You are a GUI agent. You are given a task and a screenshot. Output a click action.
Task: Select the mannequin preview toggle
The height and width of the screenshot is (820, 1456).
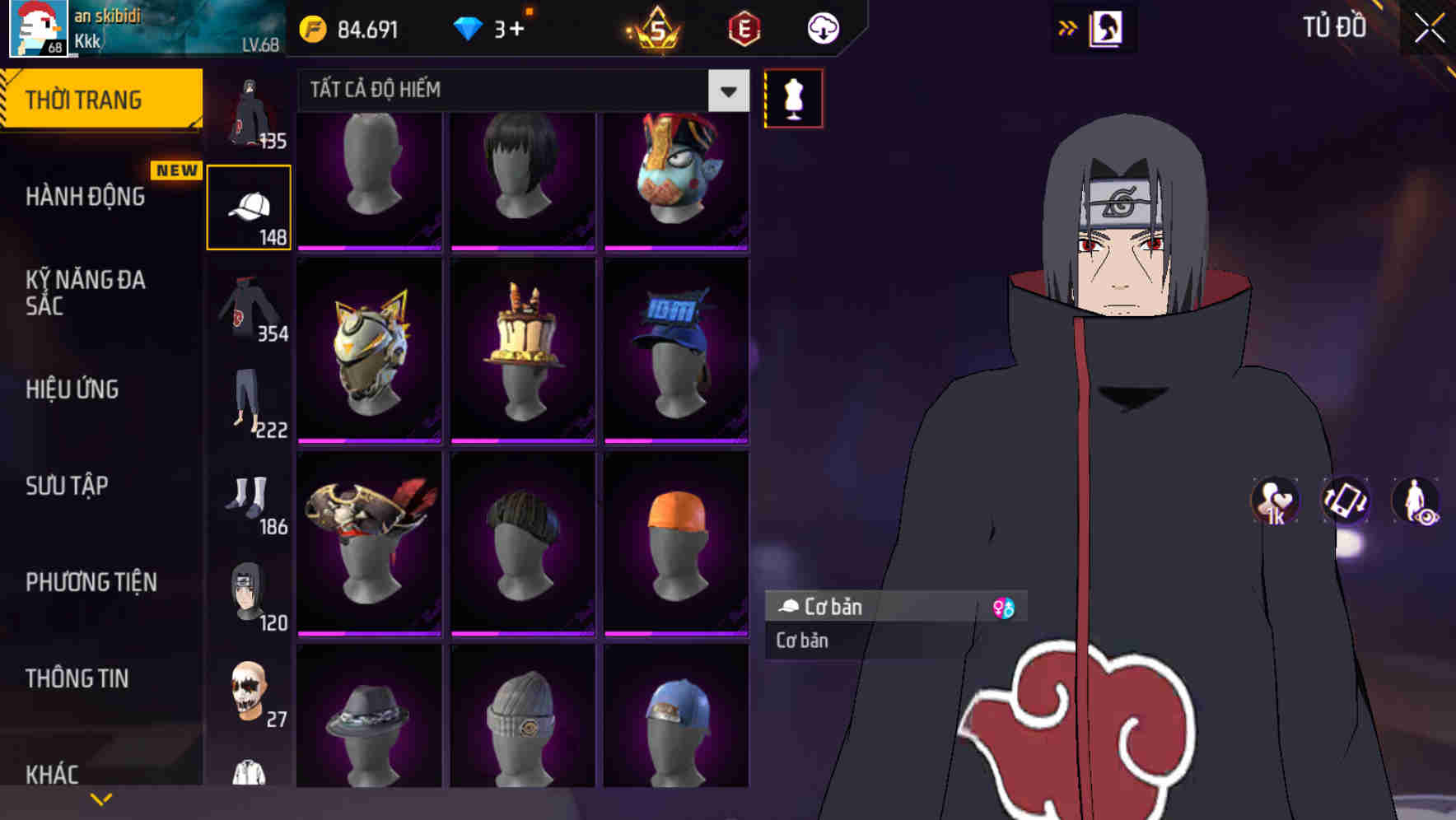795,97
